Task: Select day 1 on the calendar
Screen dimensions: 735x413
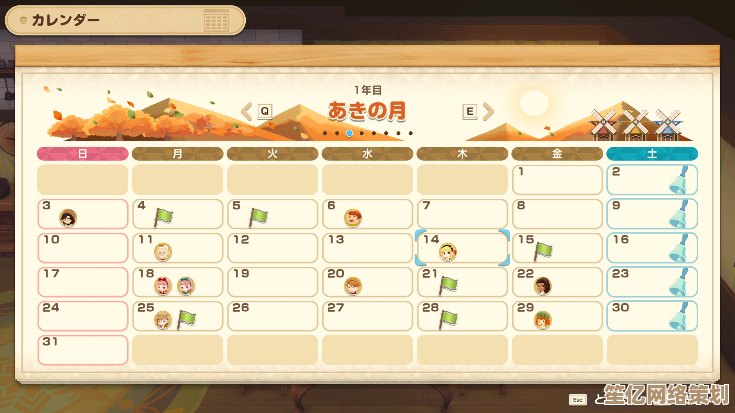Action: pyautogui.click(x=557, y=180)
